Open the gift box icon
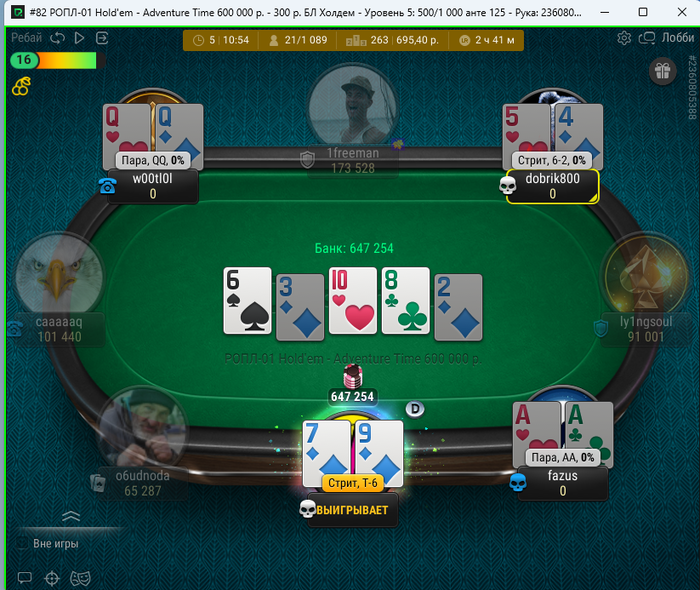The width and height of the screenshot is (700, 590). pos(662,71)
